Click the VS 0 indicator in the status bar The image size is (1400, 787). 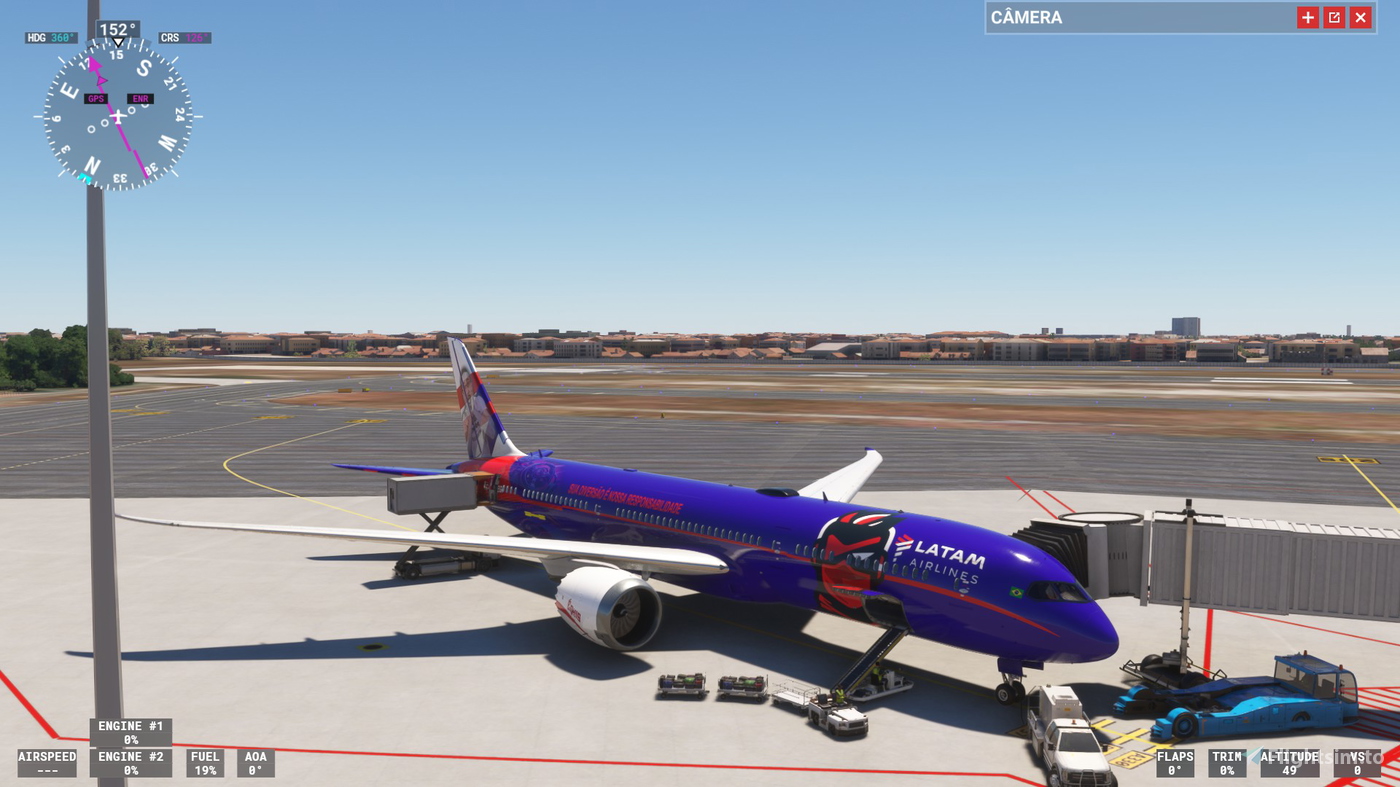click(1355, 763)
